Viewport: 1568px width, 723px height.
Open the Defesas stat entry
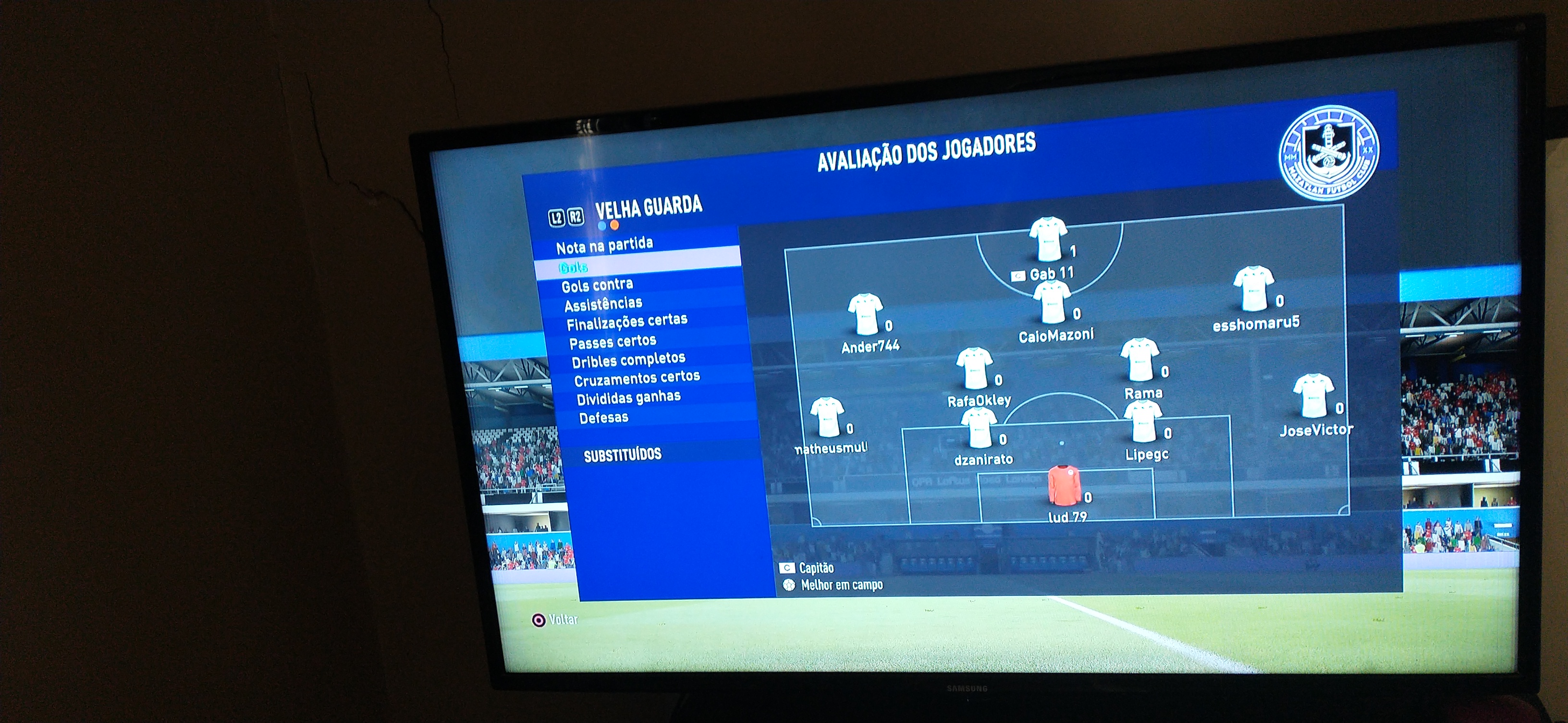click(603, 418)
